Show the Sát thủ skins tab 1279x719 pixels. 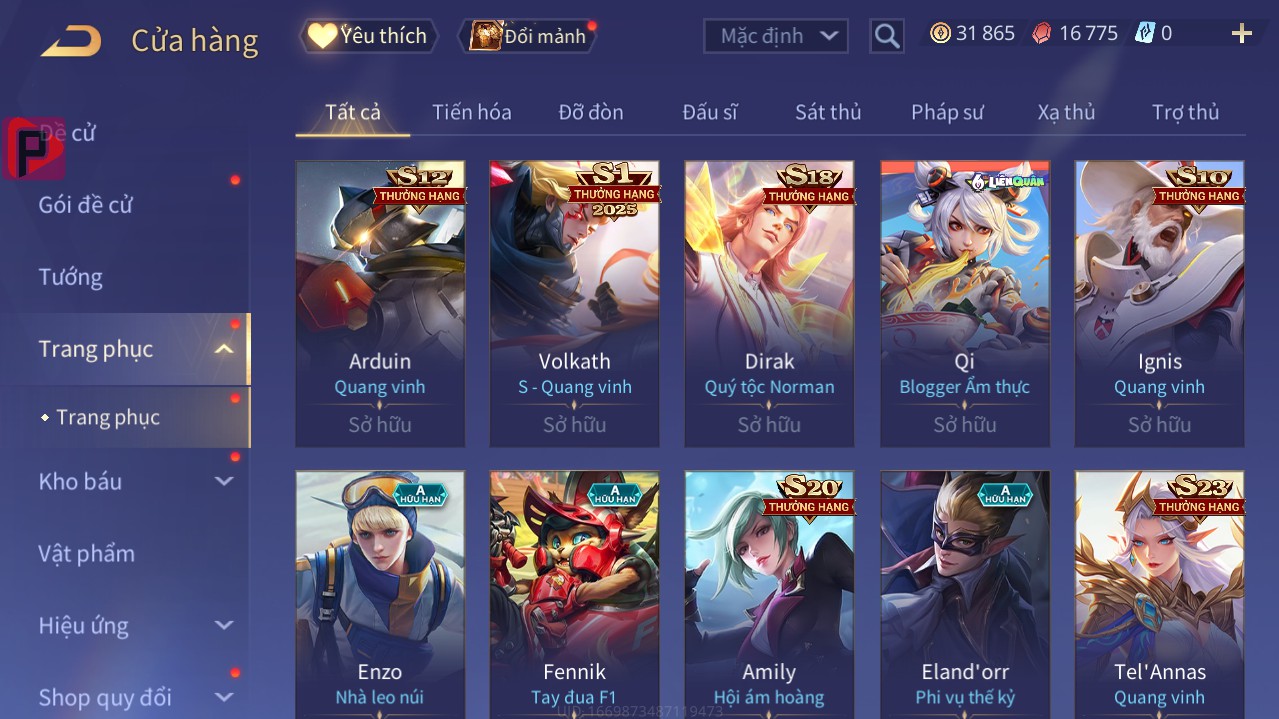827,112
